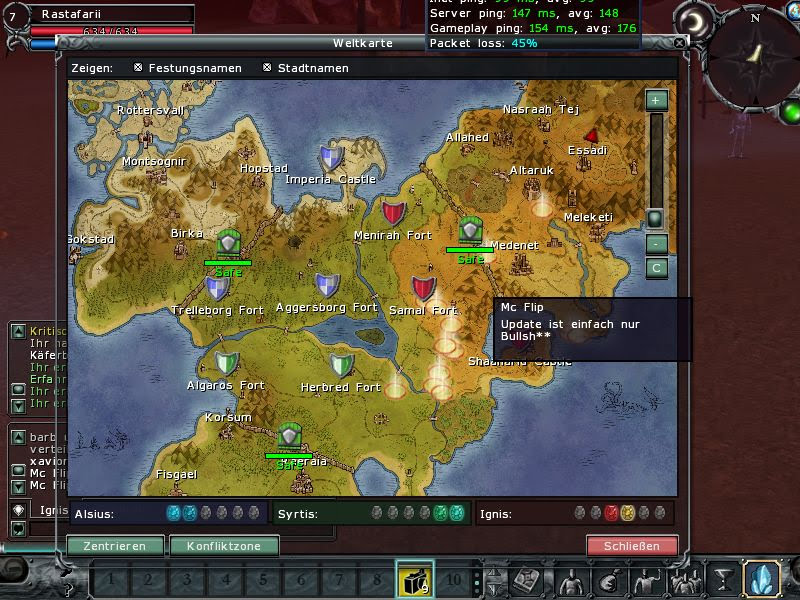Image resolution: width=800 pixels, height=600 pixels.
Task: Click the map's C button
Action: 656,267
